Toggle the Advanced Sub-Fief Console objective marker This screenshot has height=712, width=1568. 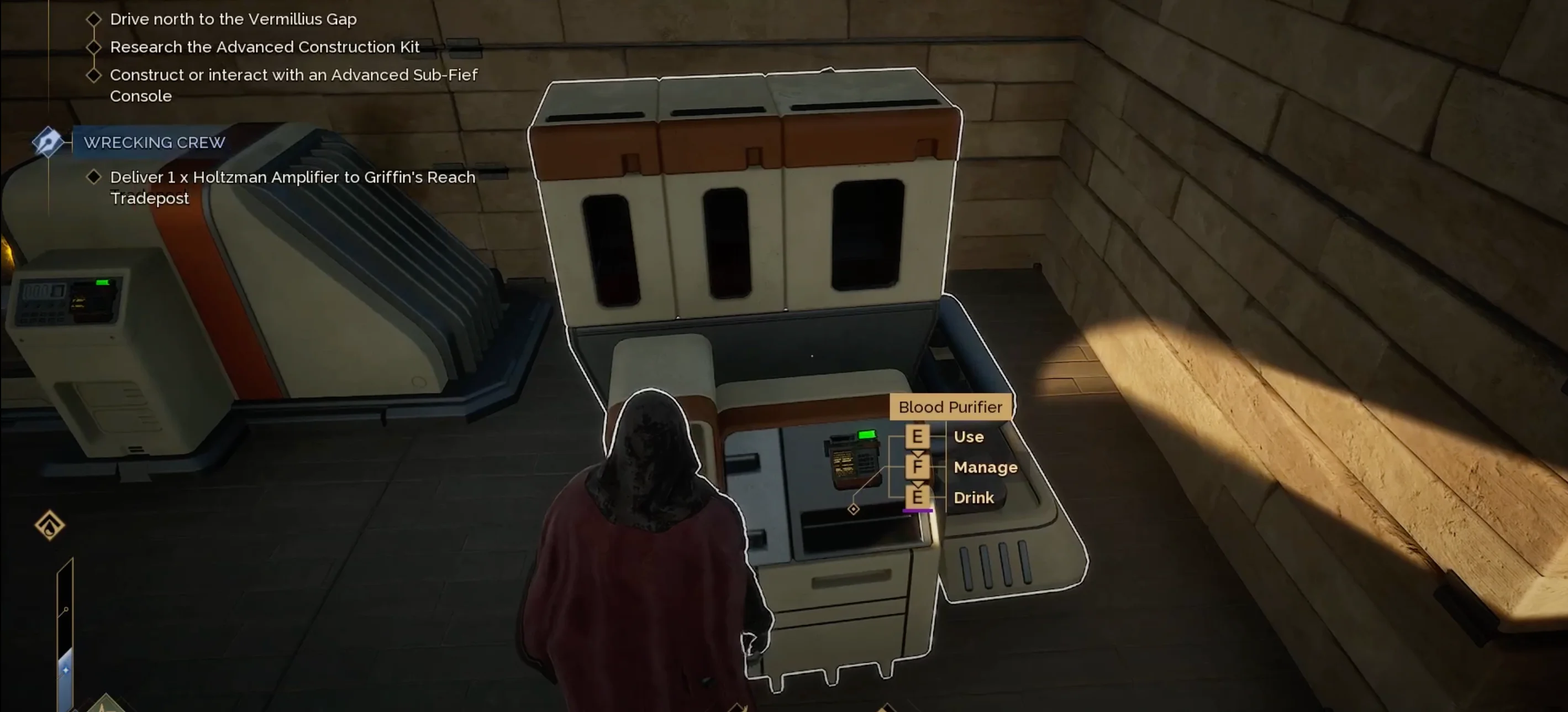click(x=94, y=75)
